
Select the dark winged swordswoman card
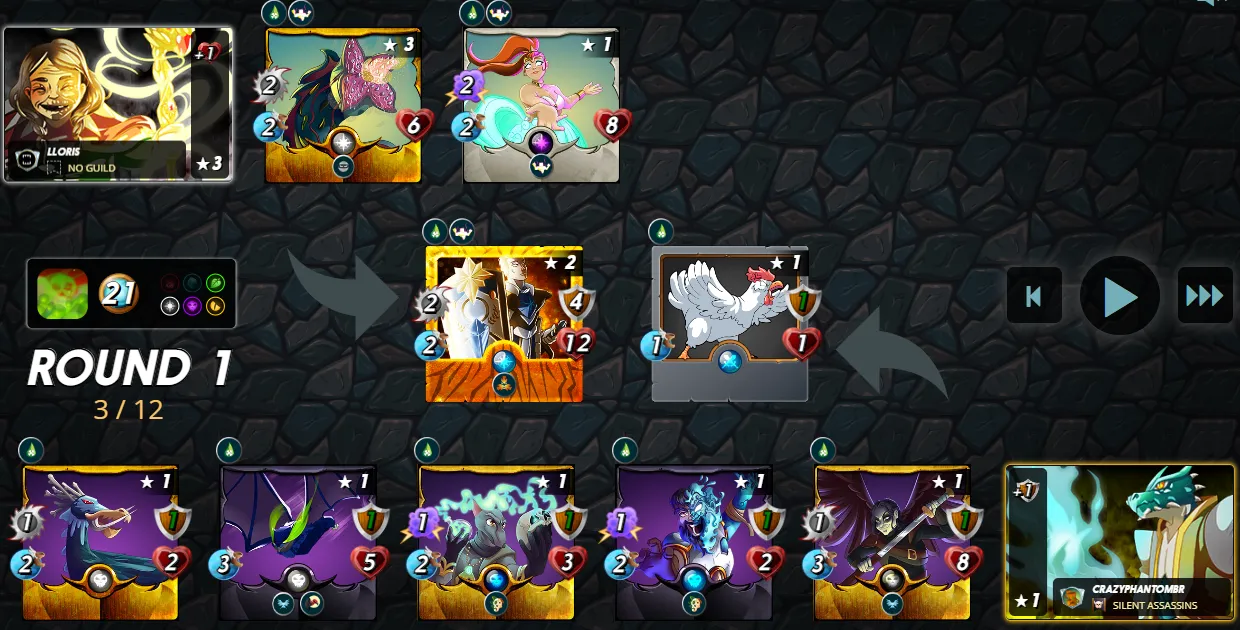coord(891,541)
